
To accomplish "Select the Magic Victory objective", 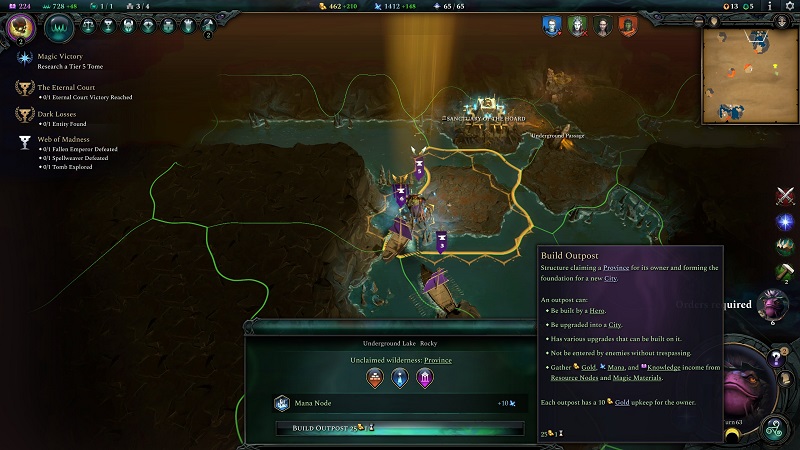I will pyautogui.click(x=60, y=57).
